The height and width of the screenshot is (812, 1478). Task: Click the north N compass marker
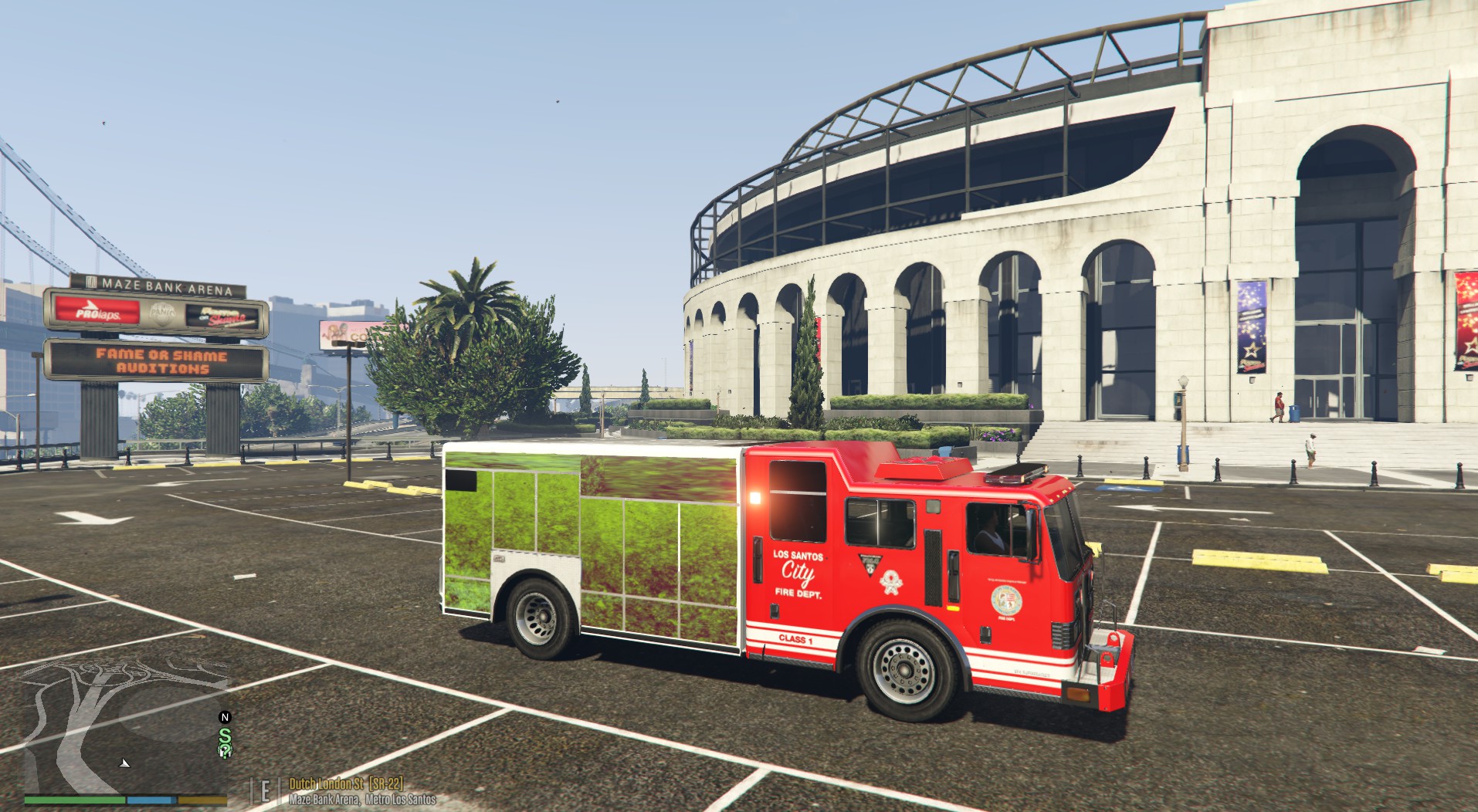tap(225, 717)
